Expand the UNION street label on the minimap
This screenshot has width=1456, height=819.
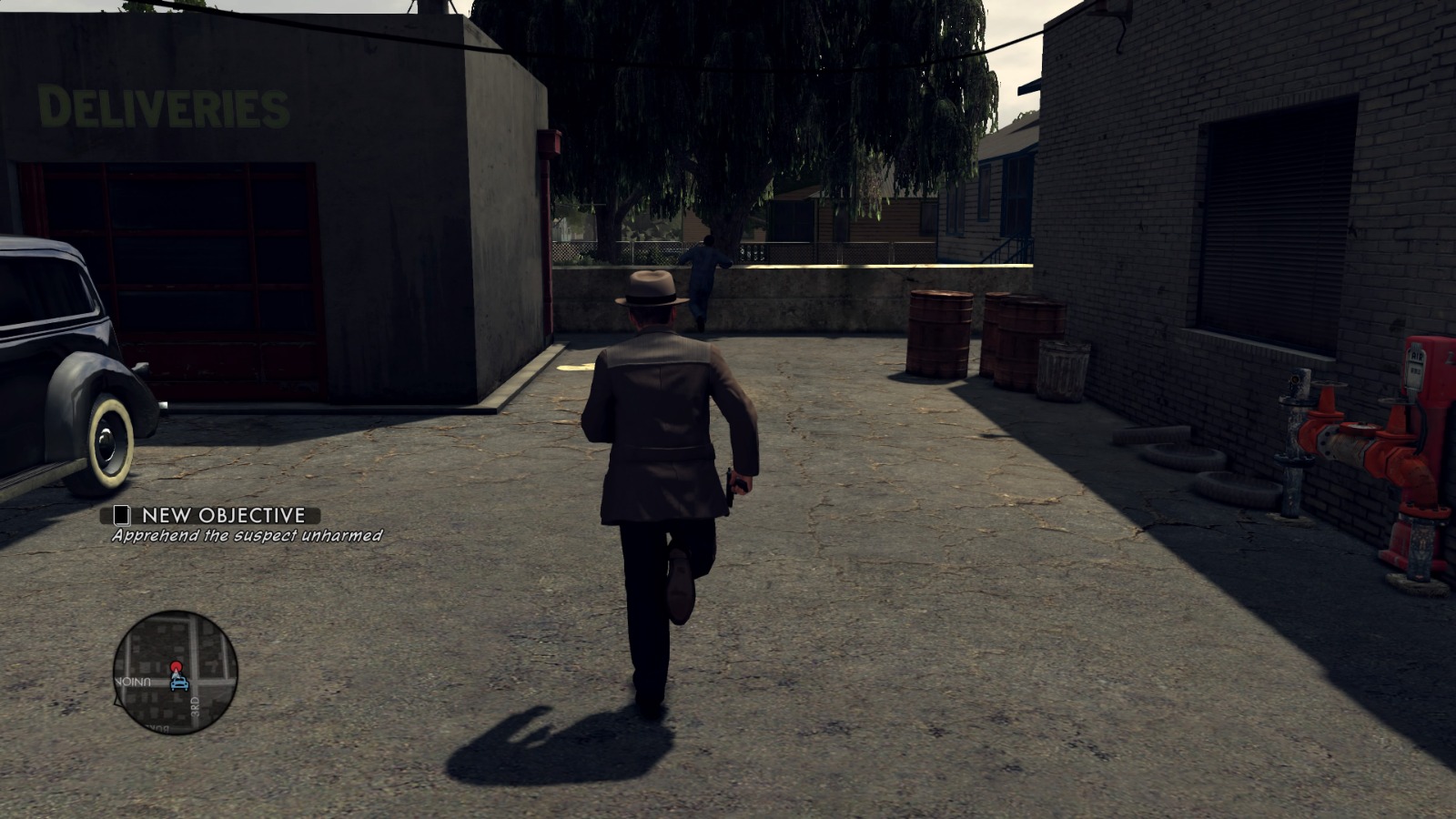tap(134, 681)
